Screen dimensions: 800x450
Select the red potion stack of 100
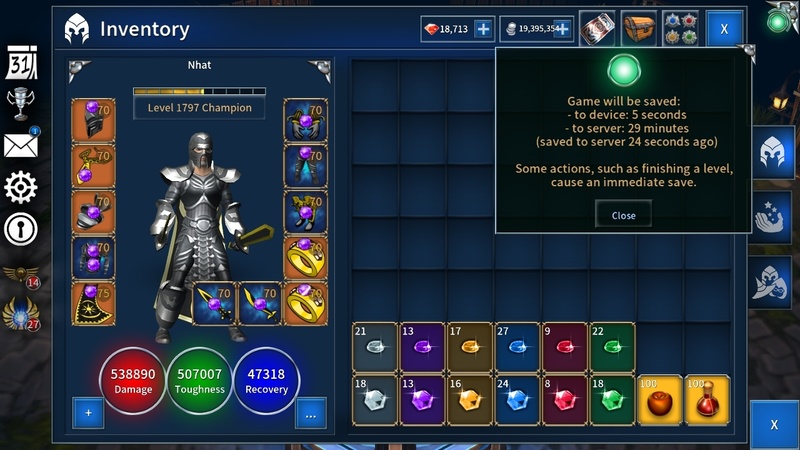(706, 398)
